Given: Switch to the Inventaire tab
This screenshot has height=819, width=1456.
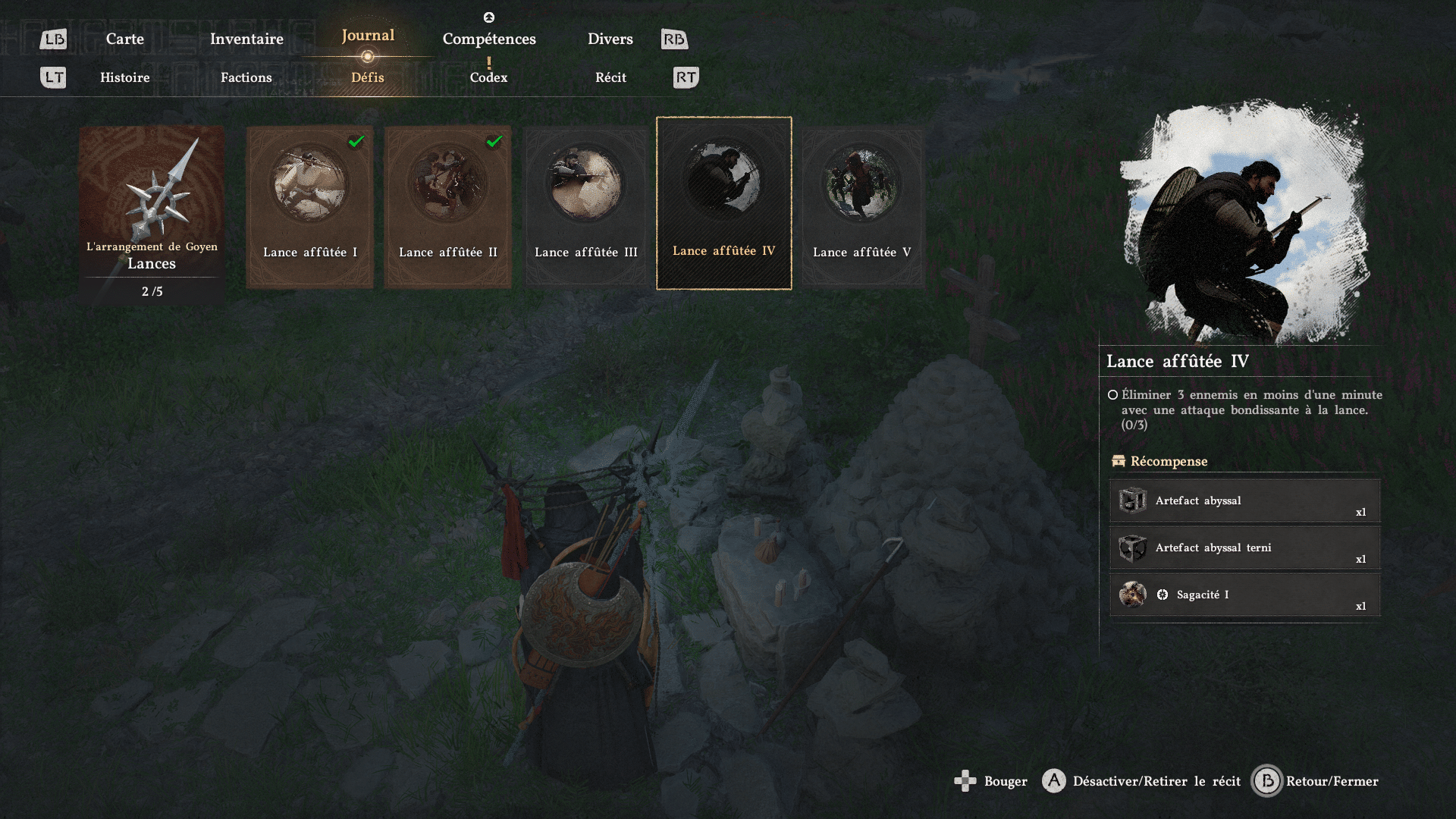Looking at the screenshot, I should point(246,39).
